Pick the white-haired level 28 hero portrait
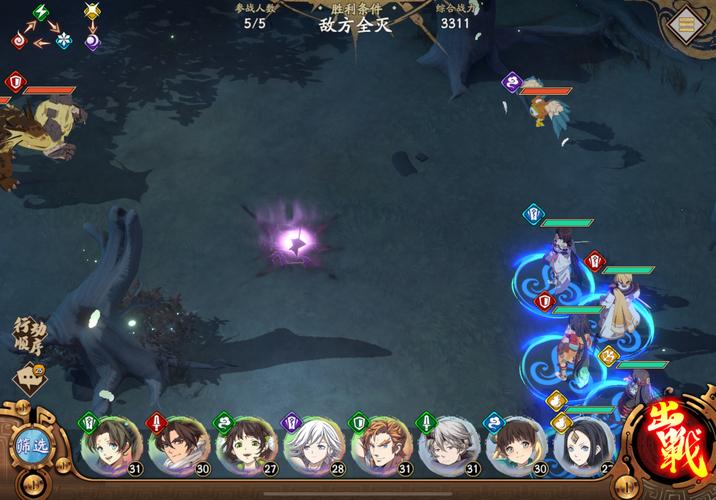The image size is (716, 500). point(313,446)
